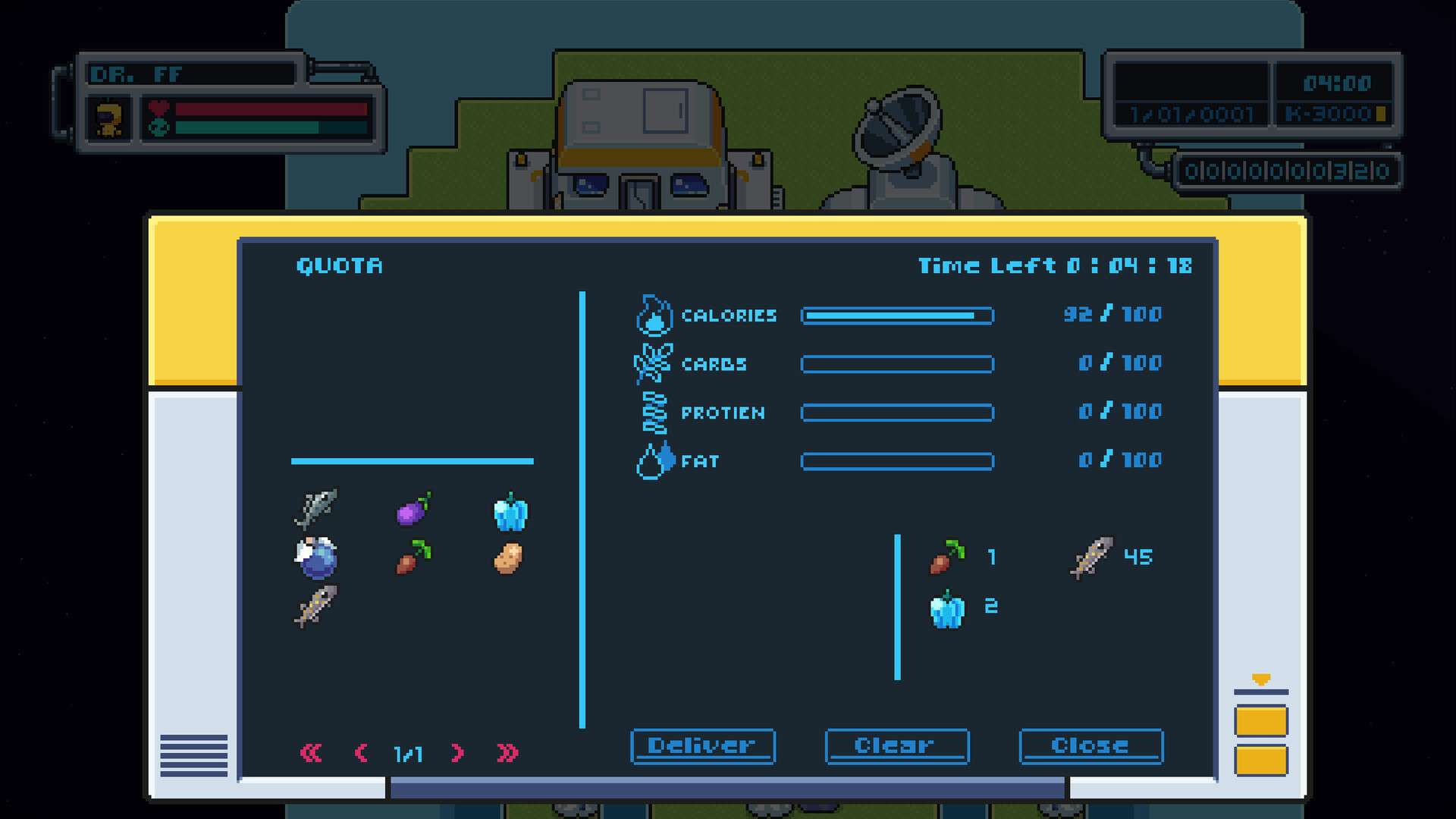This screenshot has width=1456, height=819.
Task: Pick the potato item
Action: pyautogui.click(x=509, y=557)
